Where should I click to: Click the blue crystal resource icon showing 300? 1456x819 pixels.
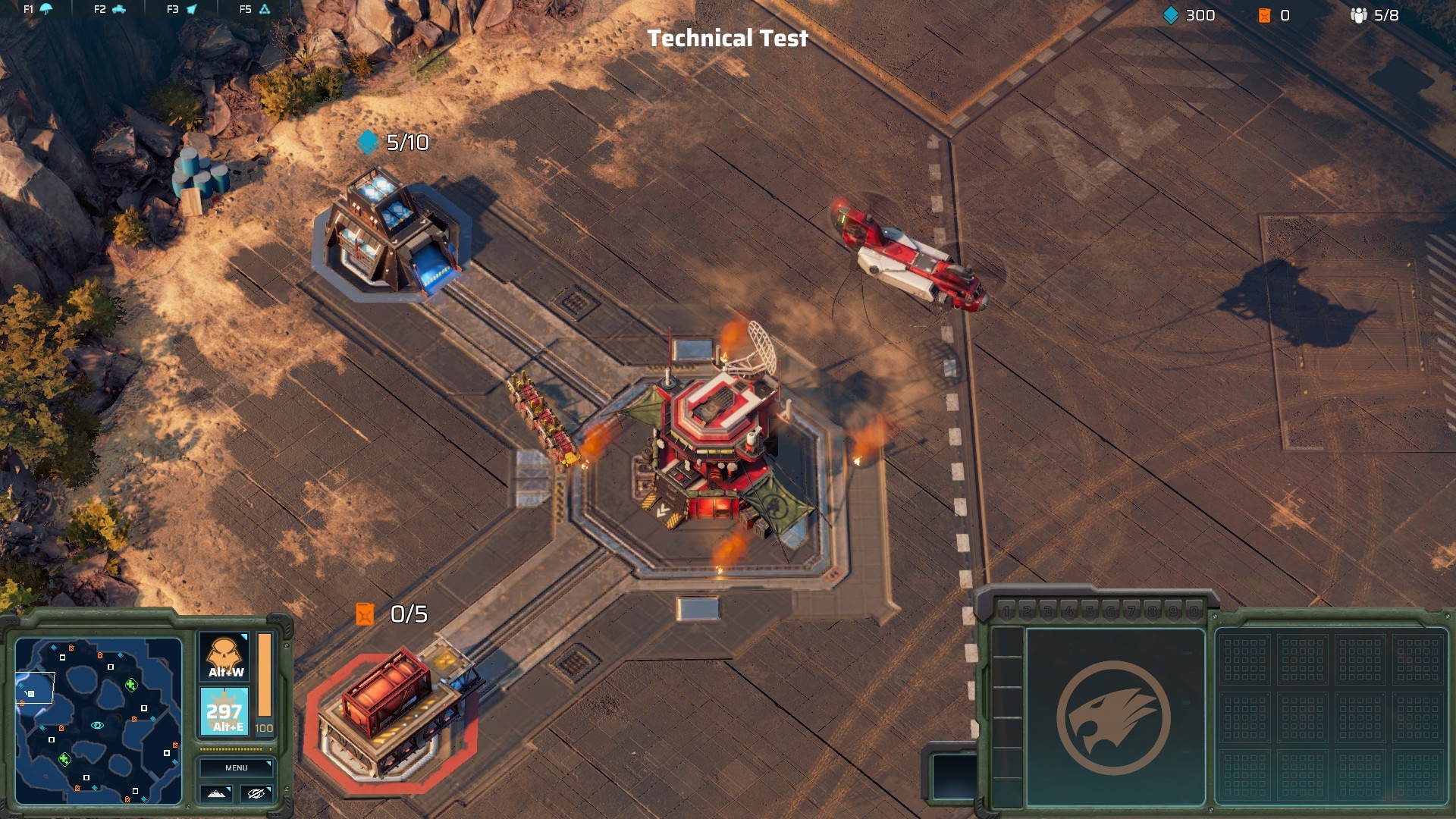[x=1171, y=14]
